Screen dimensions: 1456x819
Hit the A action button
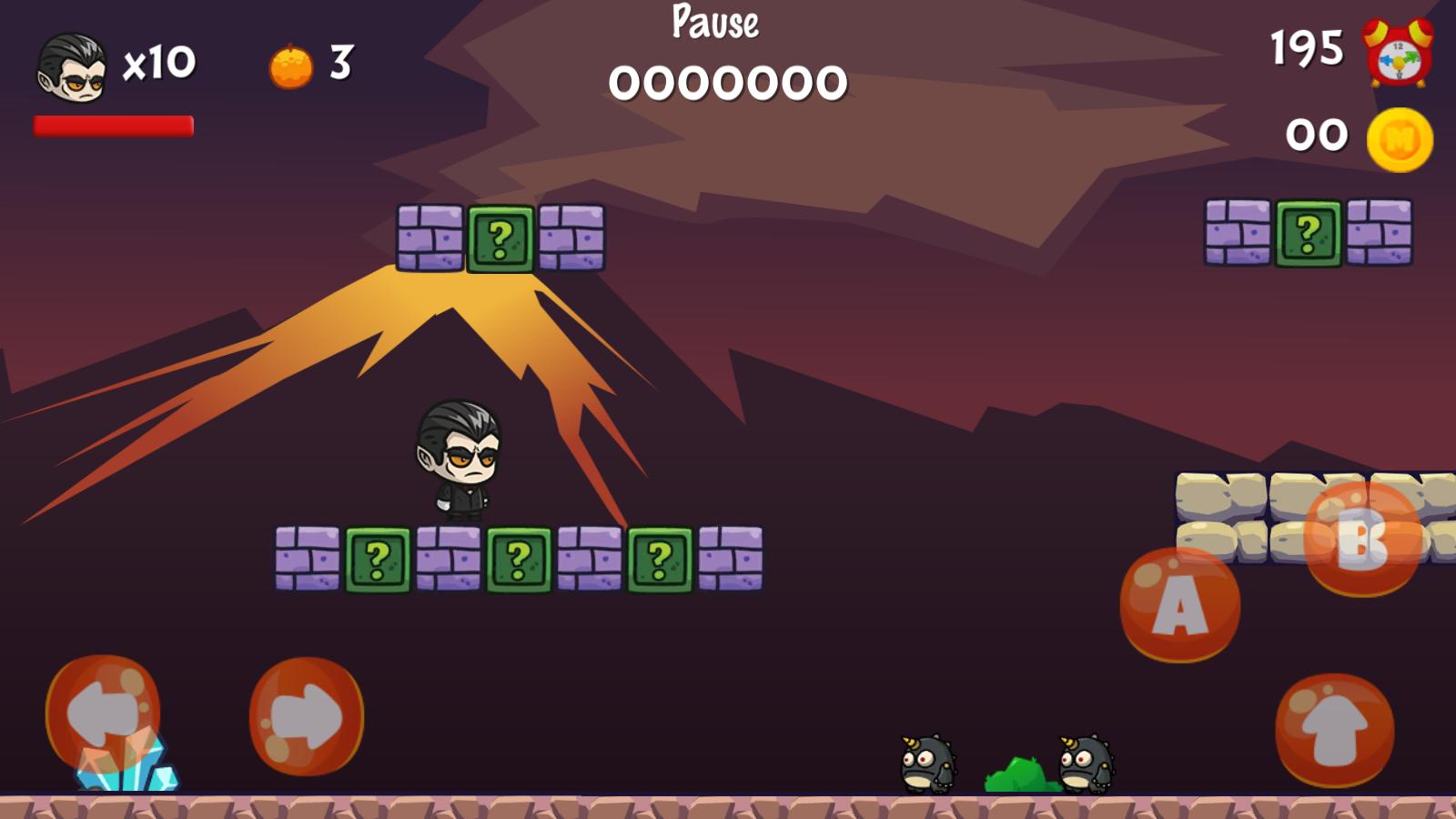1179,604
